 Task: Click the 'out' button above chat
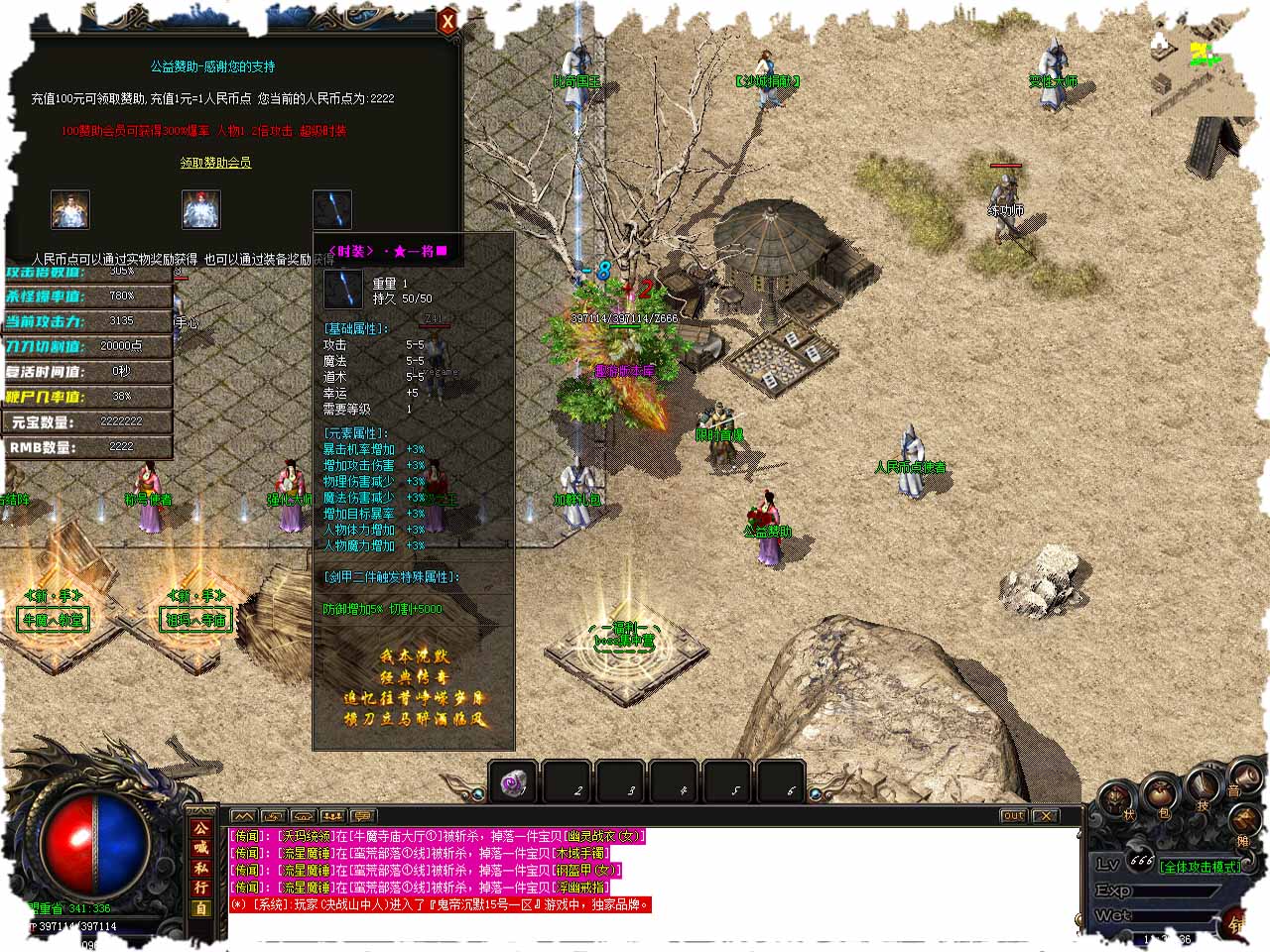[x=1012, y=816]
